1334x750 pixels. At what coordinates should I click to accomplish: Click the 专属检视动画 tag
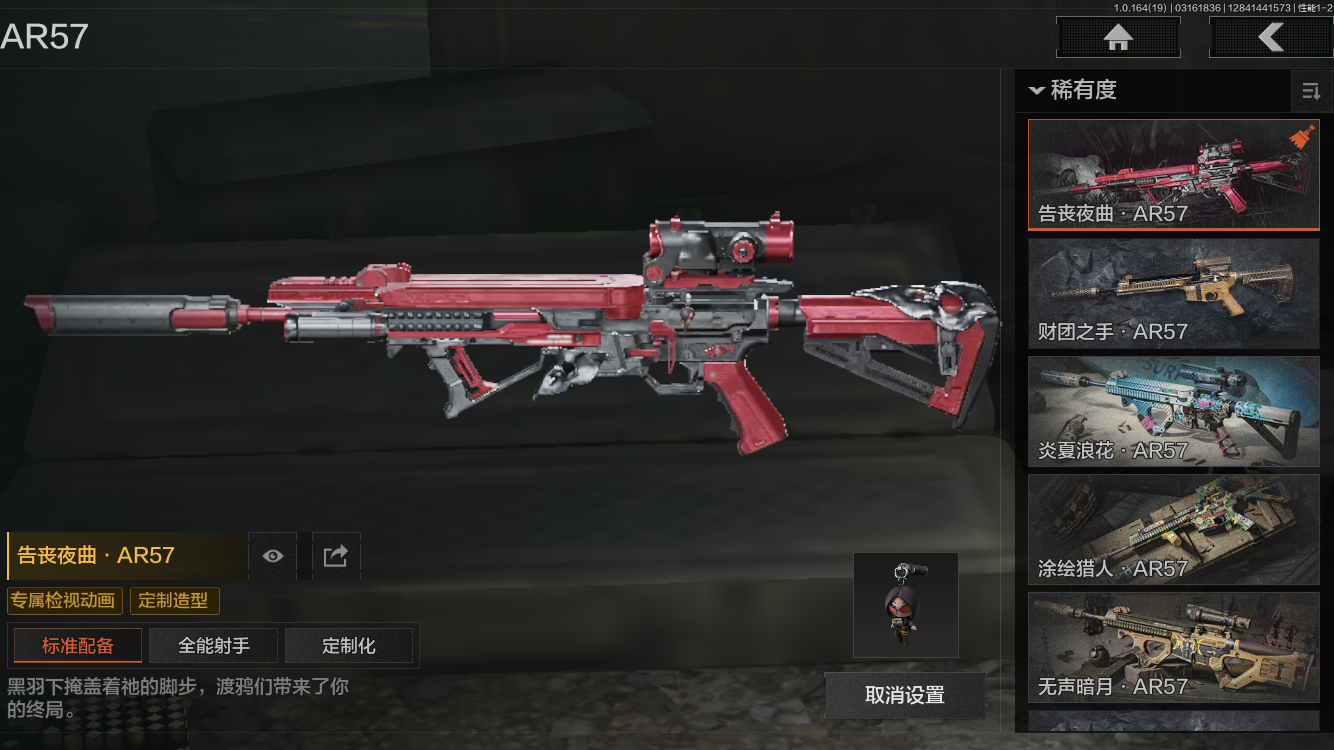pyautogui.click(x=65, y=601)
